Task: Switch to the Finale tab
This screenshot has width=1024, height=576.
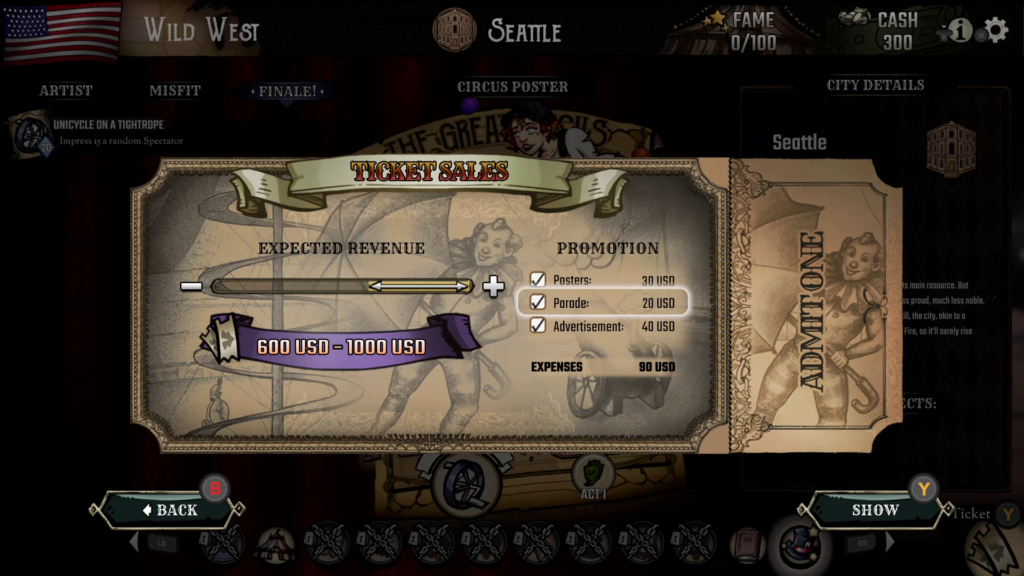Action: 288,91
